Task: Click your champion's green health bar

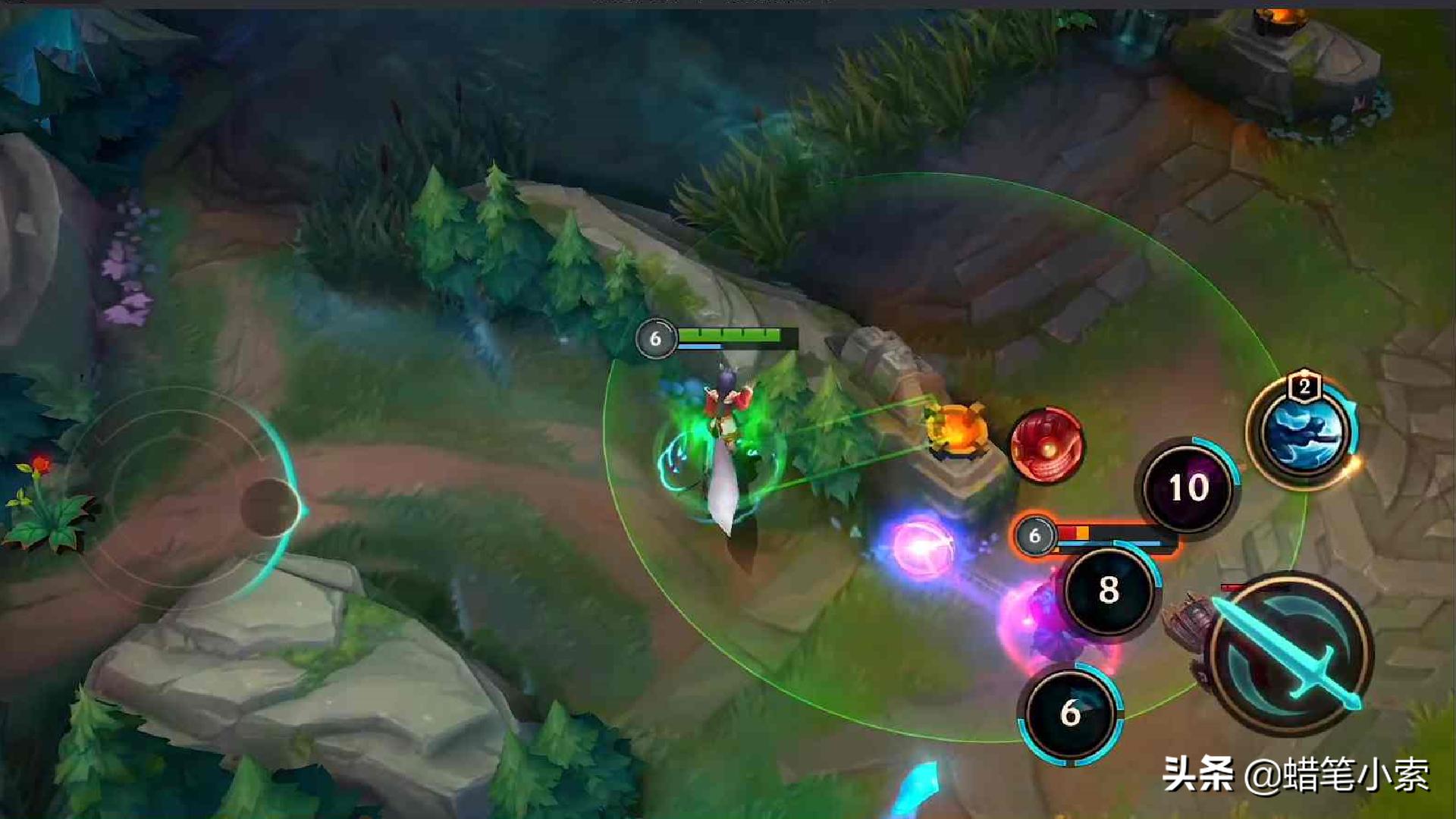Action: coord(732,334)
